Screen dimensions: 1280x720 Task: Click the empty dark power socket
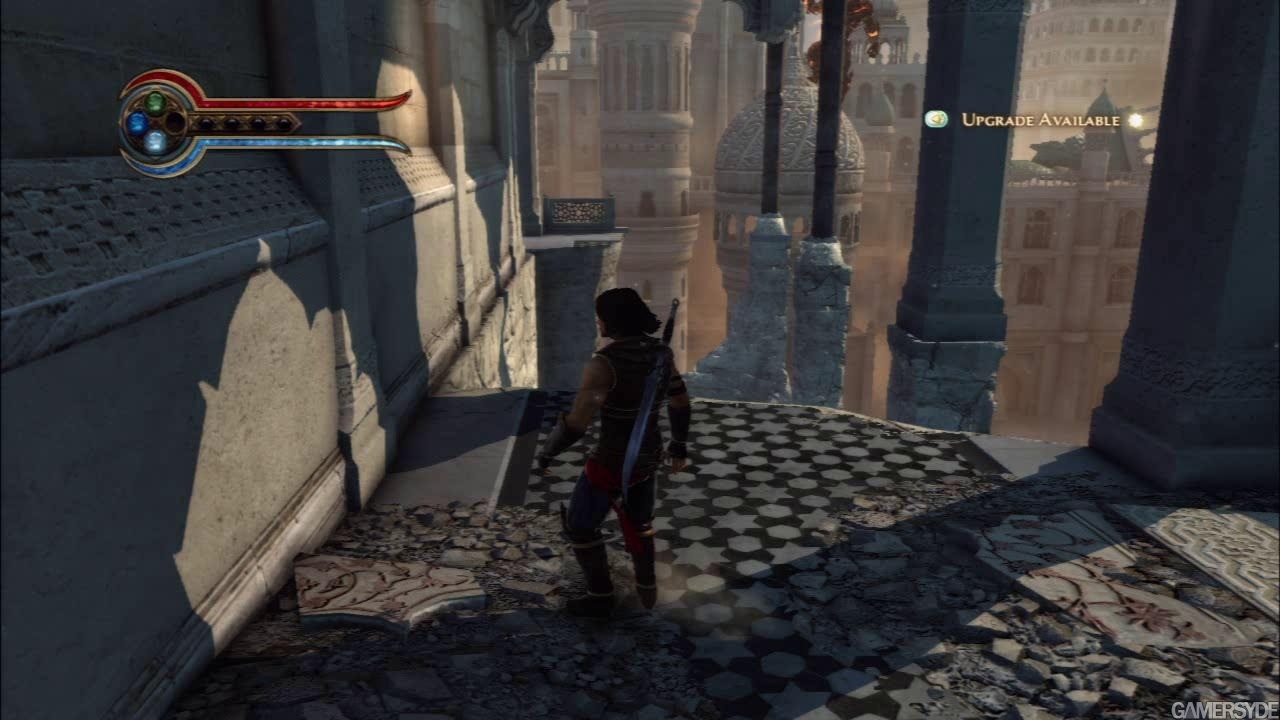pos(175,122)
